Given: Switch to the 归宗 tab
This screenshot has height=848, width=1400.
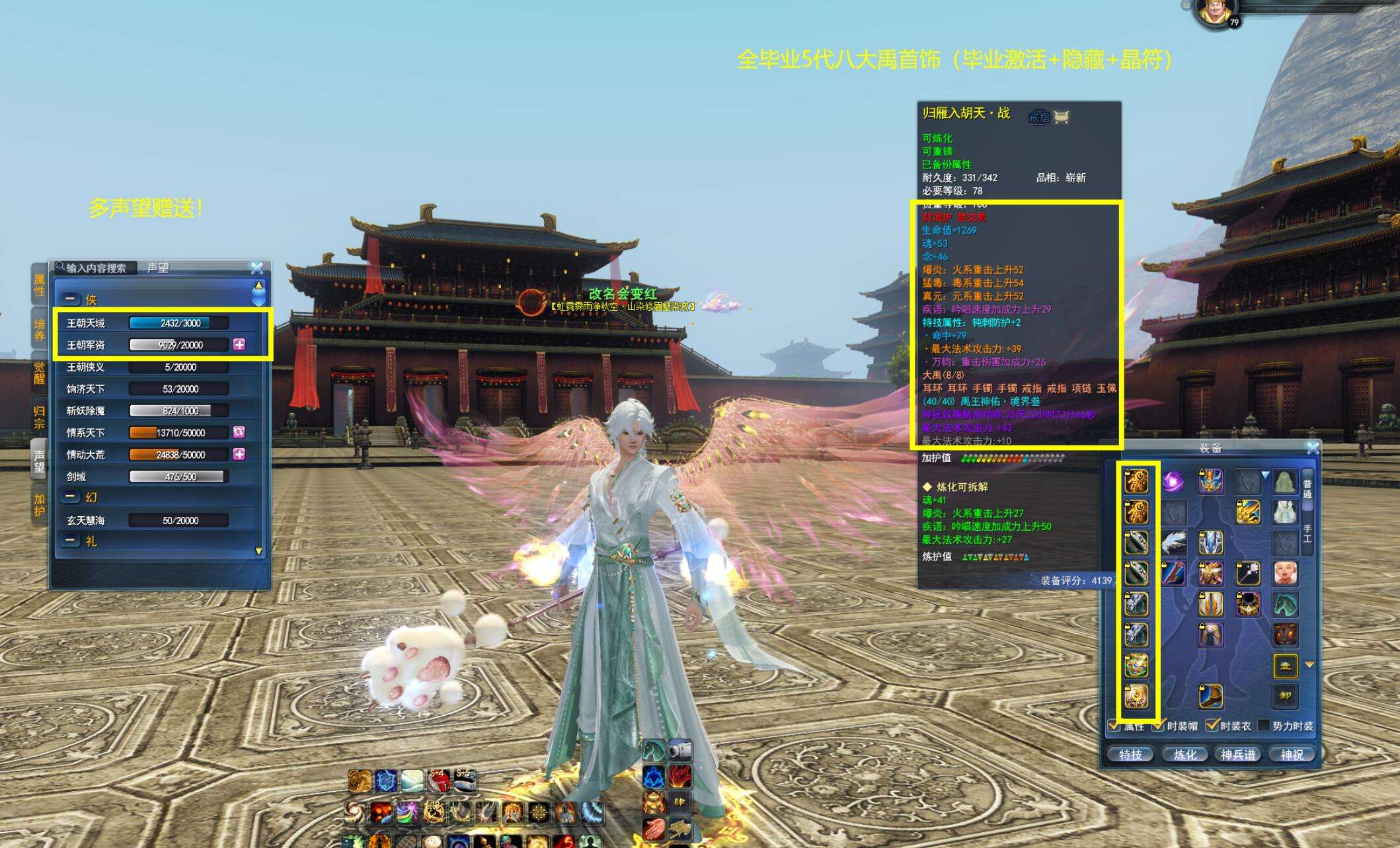Looking at the screenshot, I should coord(39,418).
